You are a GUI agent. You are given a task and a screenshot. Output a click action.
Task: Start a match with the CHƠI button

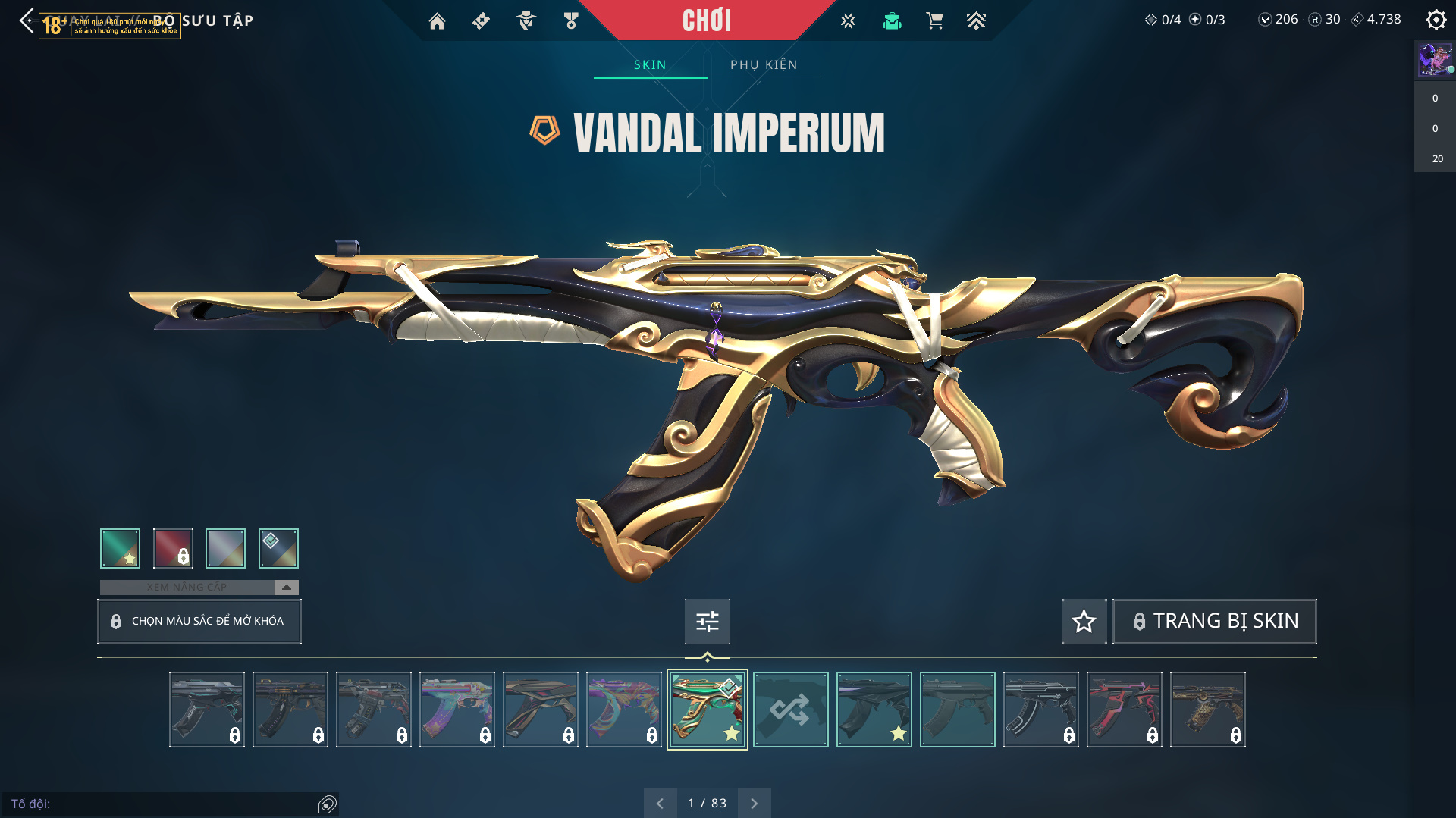(707, 20)
